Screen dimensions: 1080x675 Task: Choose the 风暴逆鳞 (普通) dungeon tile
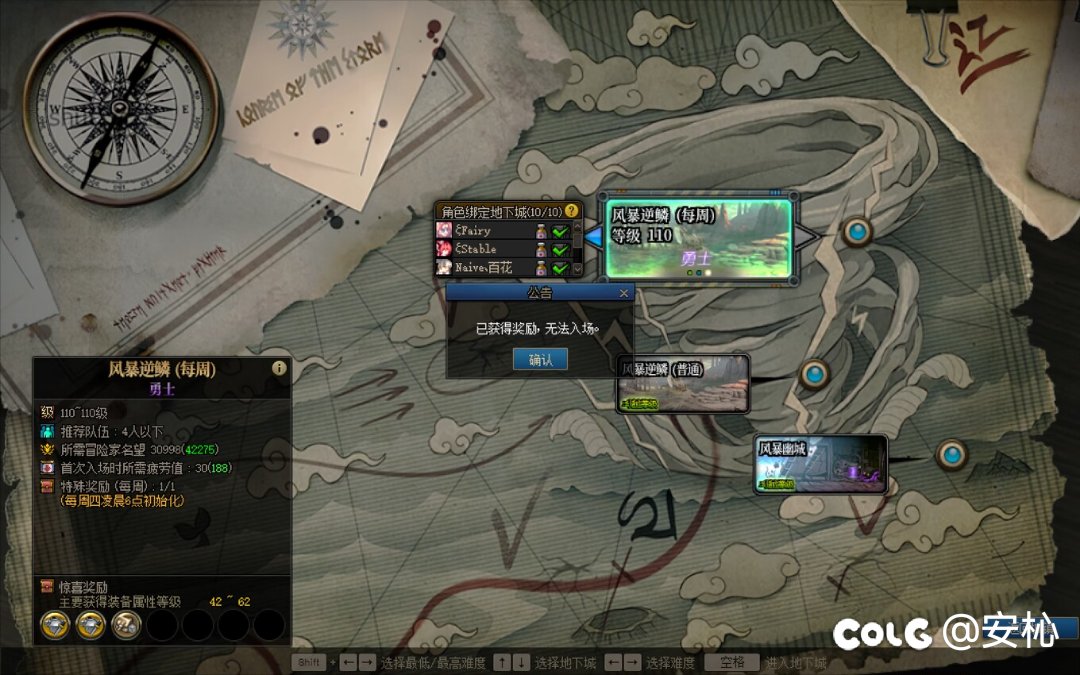click(x=684, y=384)
